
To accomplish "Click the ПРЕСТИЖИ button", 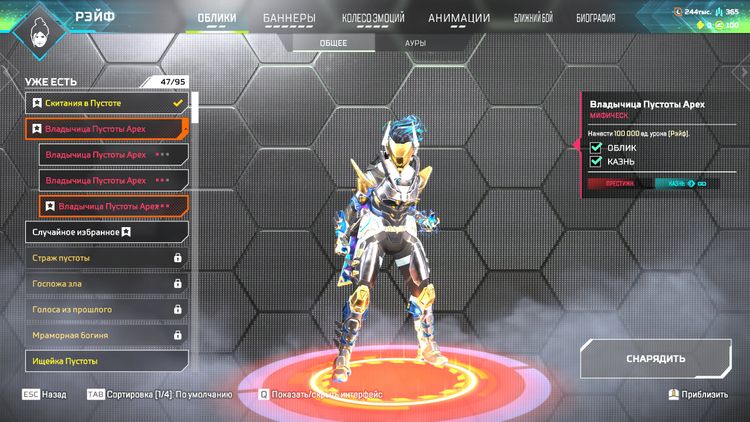I will (620, 183).
